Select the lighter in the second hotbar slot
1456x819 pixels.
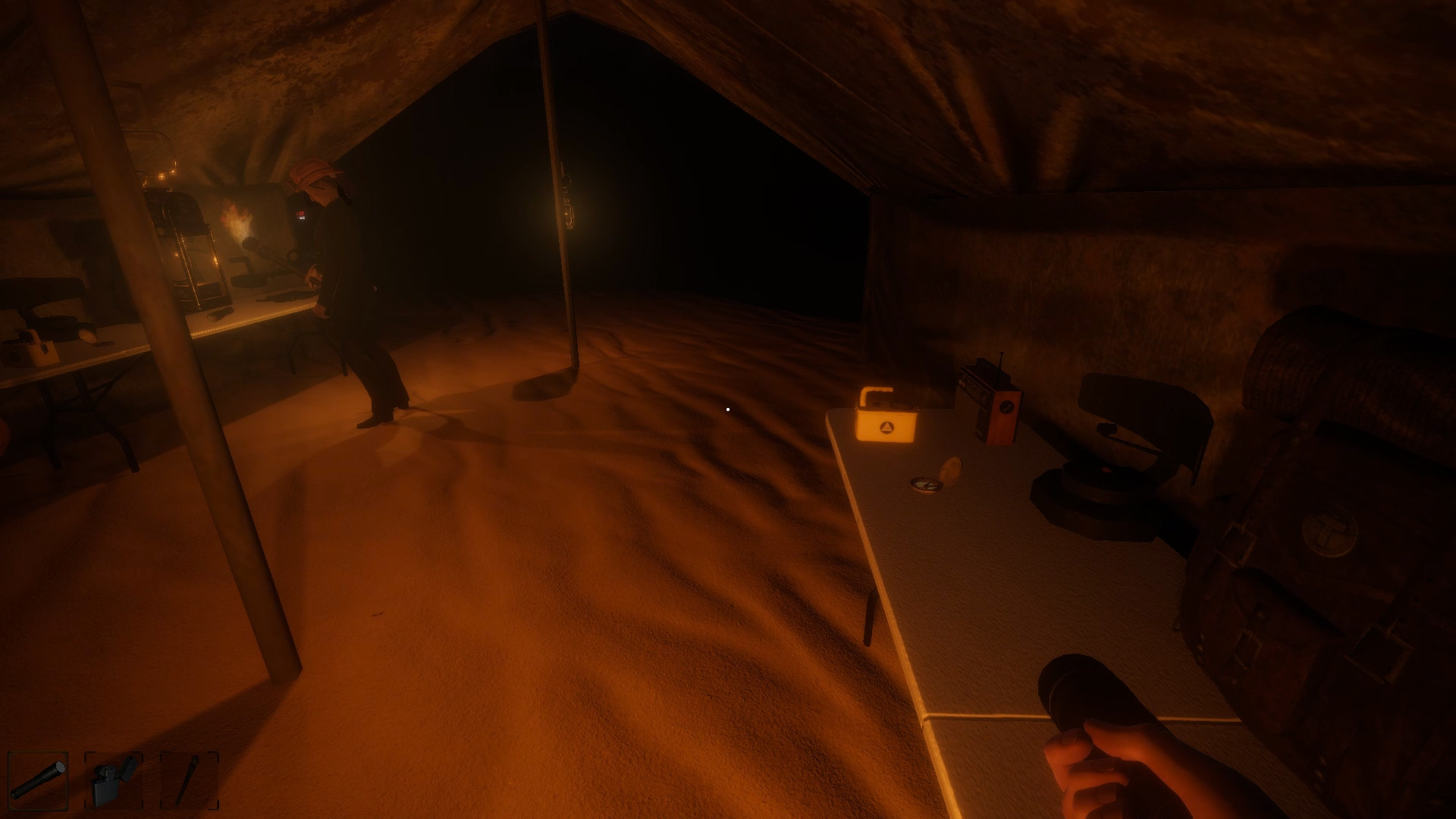point(114,781)
